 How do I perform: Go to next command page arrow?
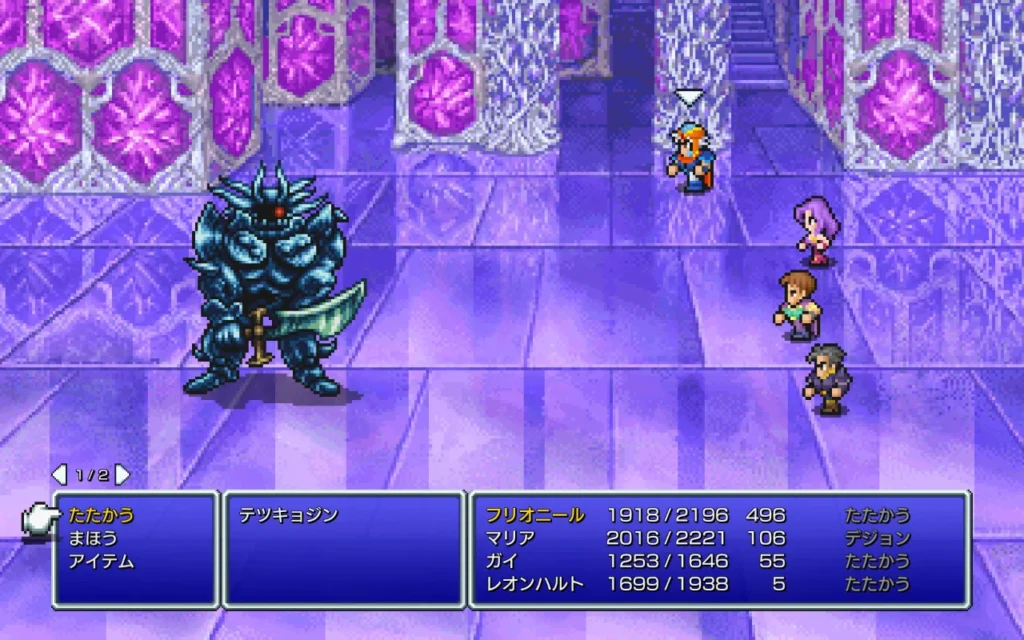[123, 474]
